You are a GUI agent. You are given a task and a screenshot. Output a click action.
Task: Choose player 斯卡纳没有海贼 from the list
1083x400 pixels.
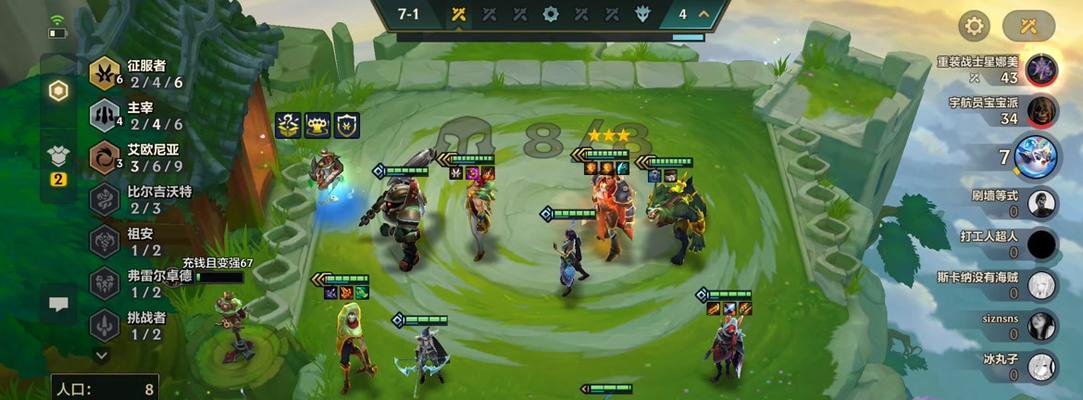click(1042, 286)
